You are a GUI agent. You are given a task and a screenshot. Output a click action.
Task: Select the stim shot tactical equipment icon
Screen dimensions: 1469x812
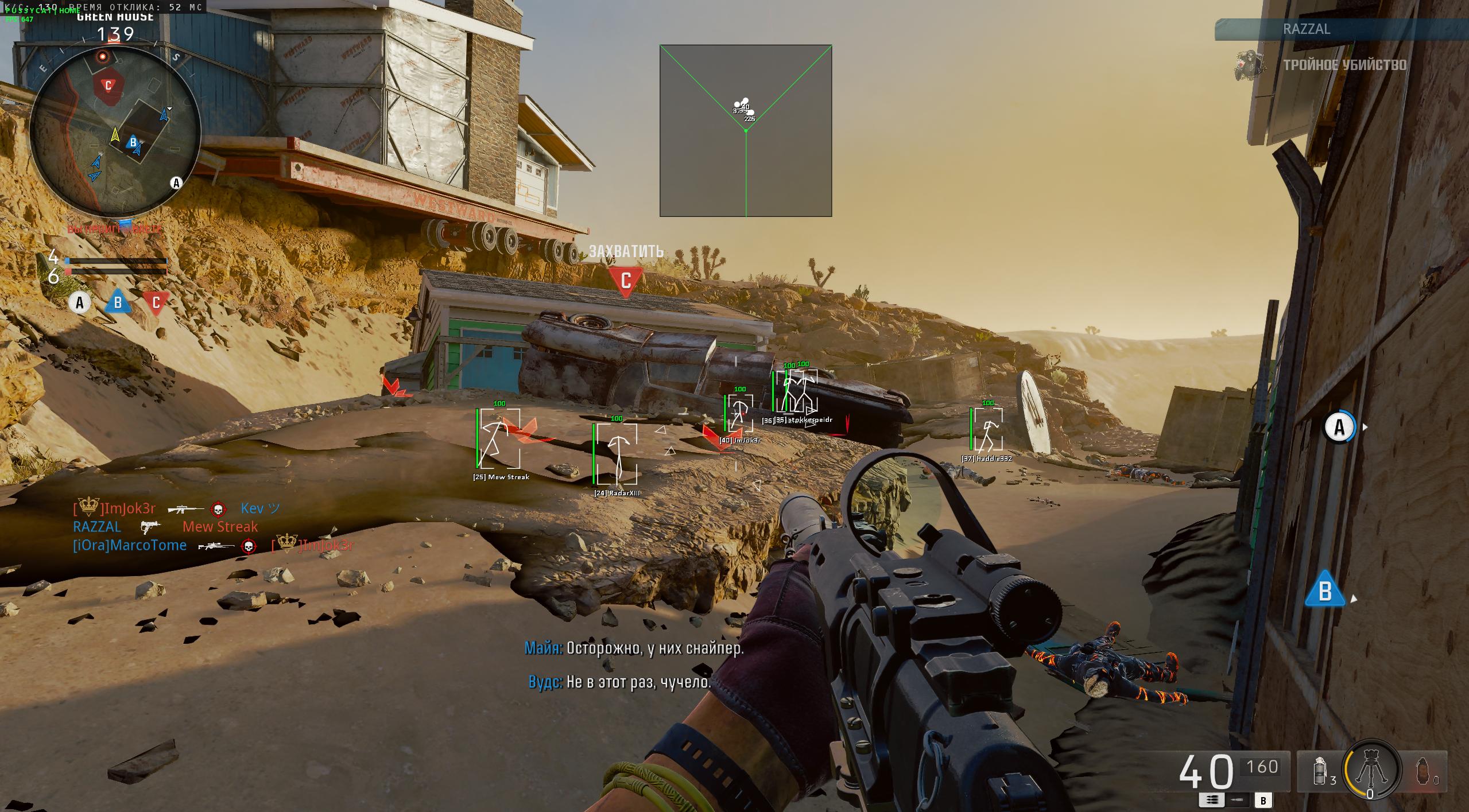coord(1320,771)
